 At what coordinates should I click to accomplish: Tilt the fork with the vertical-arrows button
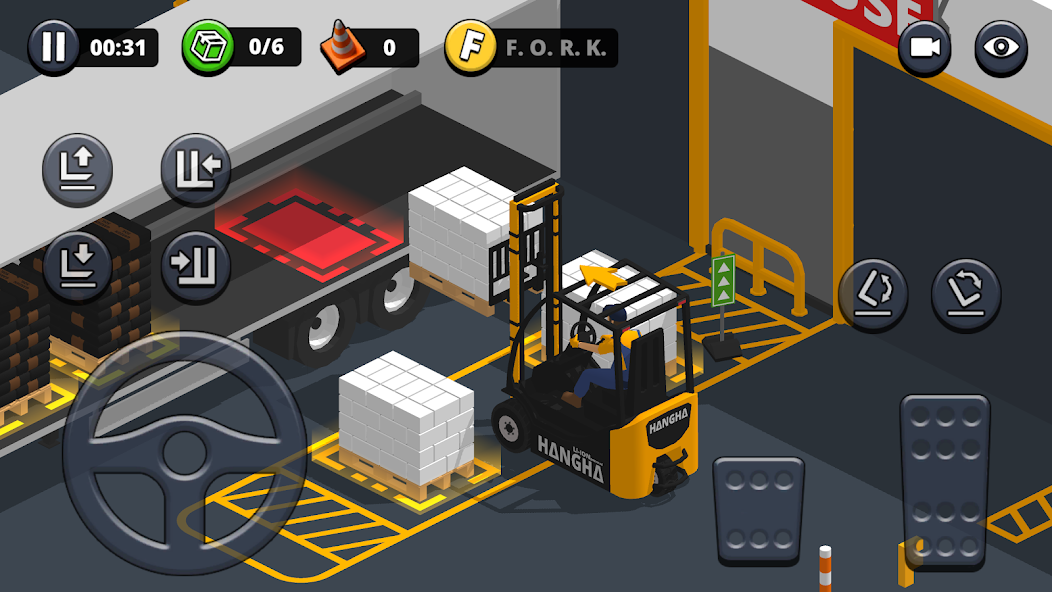[x=873, y=294]
